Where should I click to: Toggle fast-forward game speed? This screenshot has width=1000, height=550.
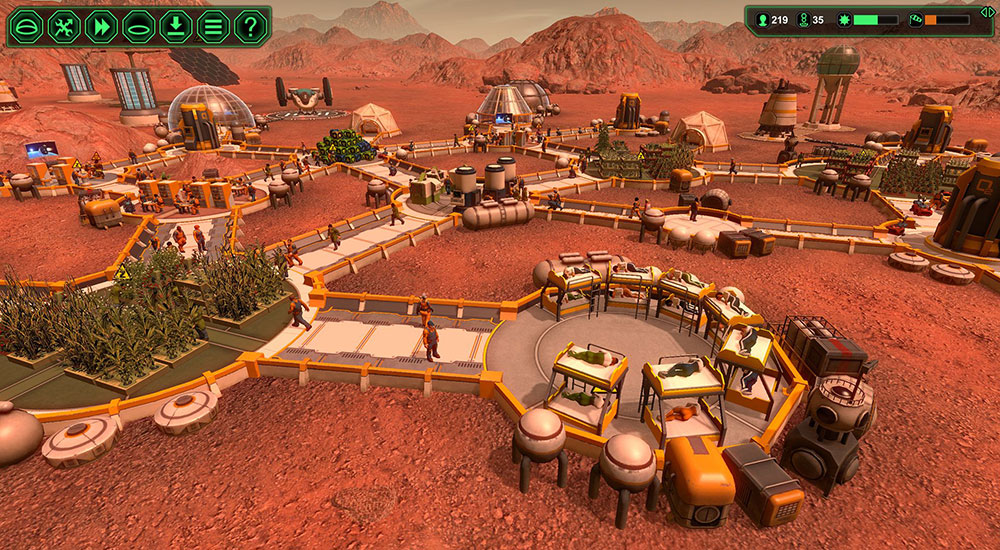101,26
